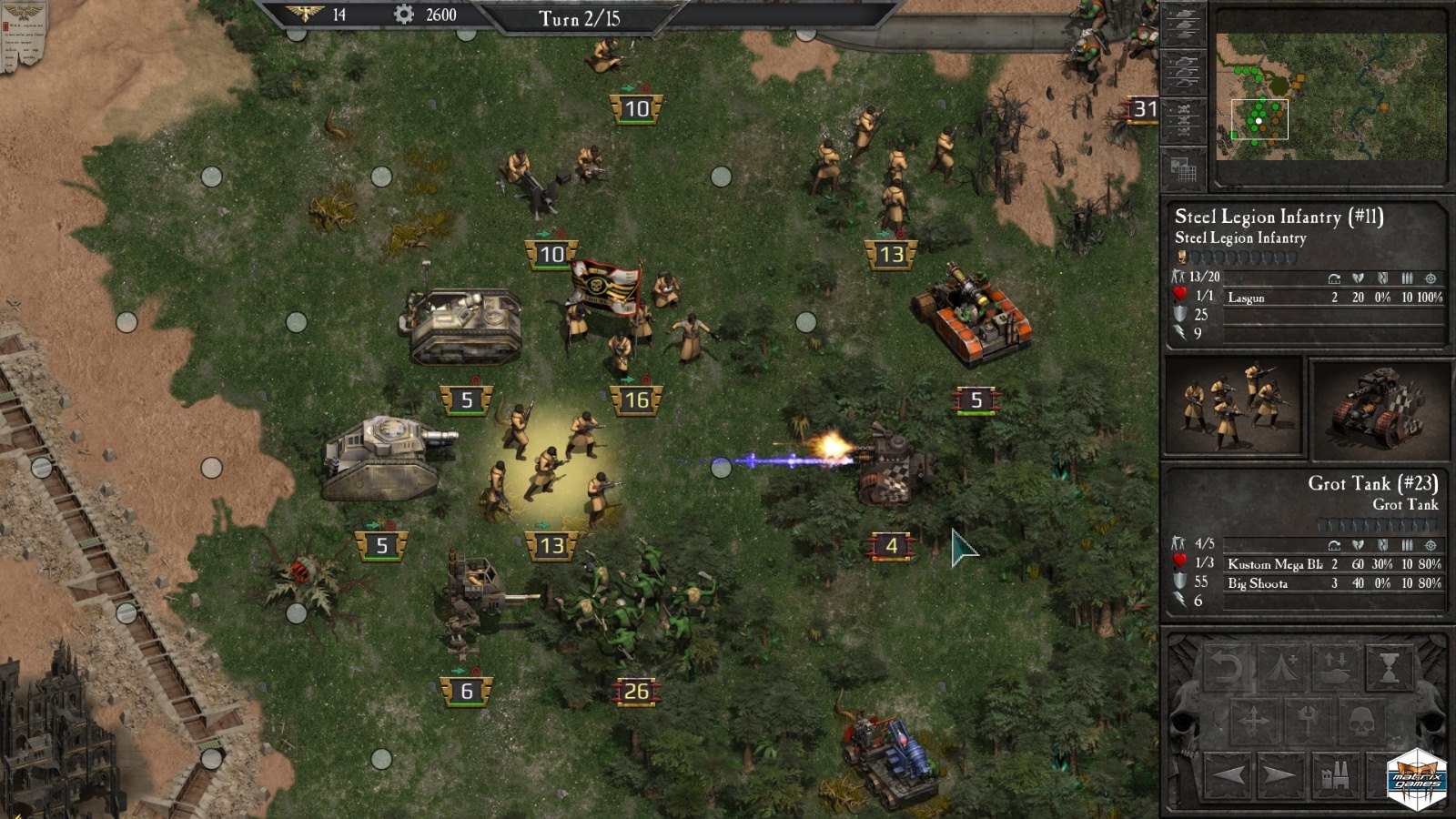Click the tent with plus button
Screen dimensions: 1456x819
[x=1281, y=669]
